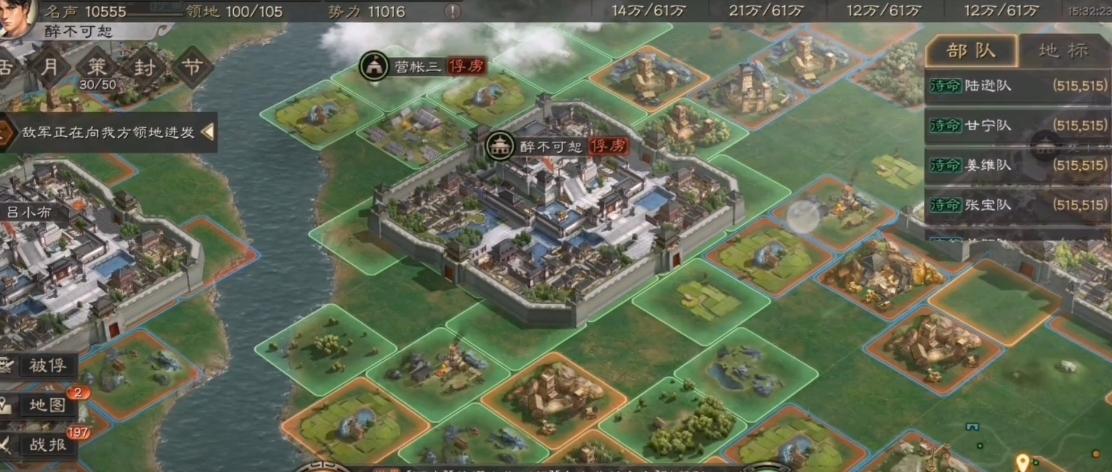Tap the 吕小布 city name label
1112x472 pixels.
click(x=27, y=211)
